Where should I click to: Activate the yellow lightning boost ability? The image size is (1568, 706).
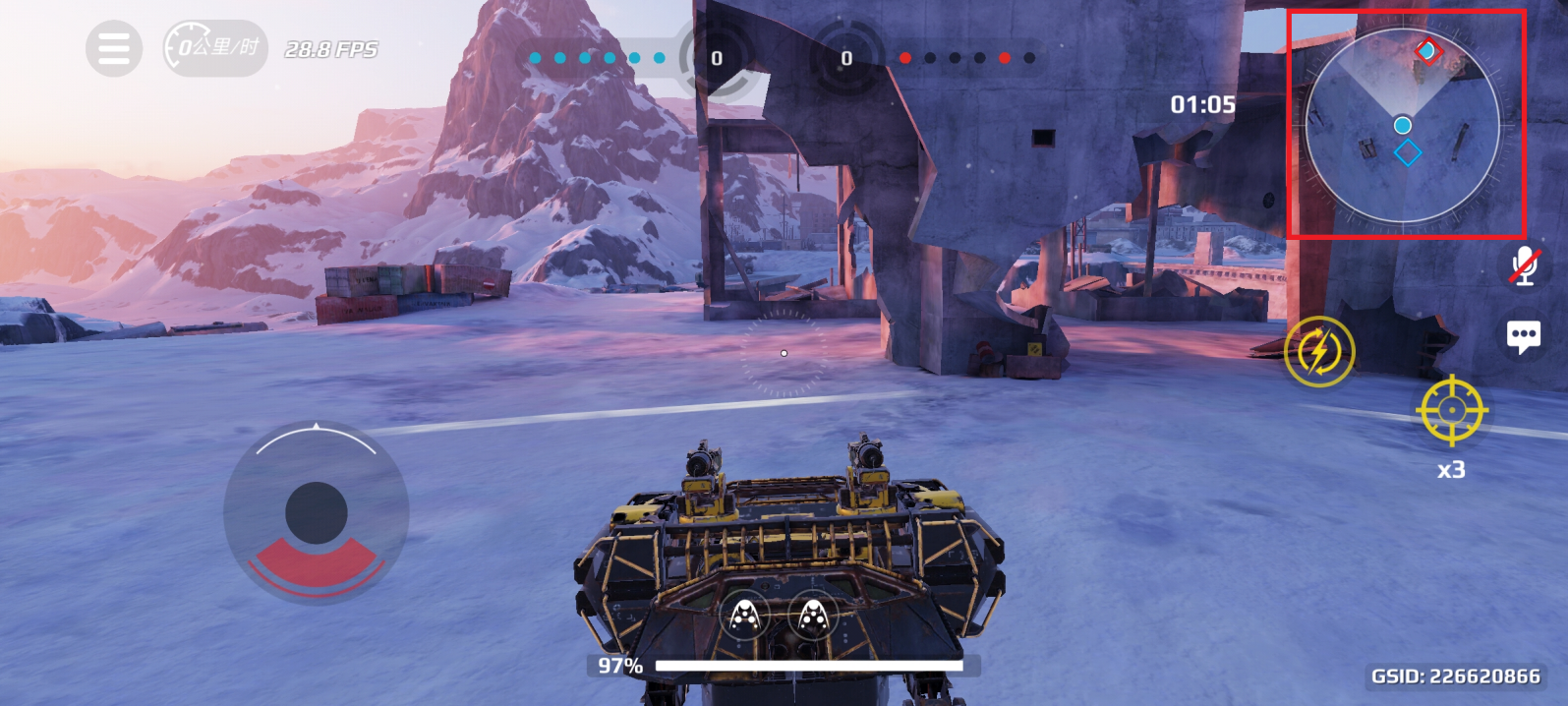coord(1319,351)
